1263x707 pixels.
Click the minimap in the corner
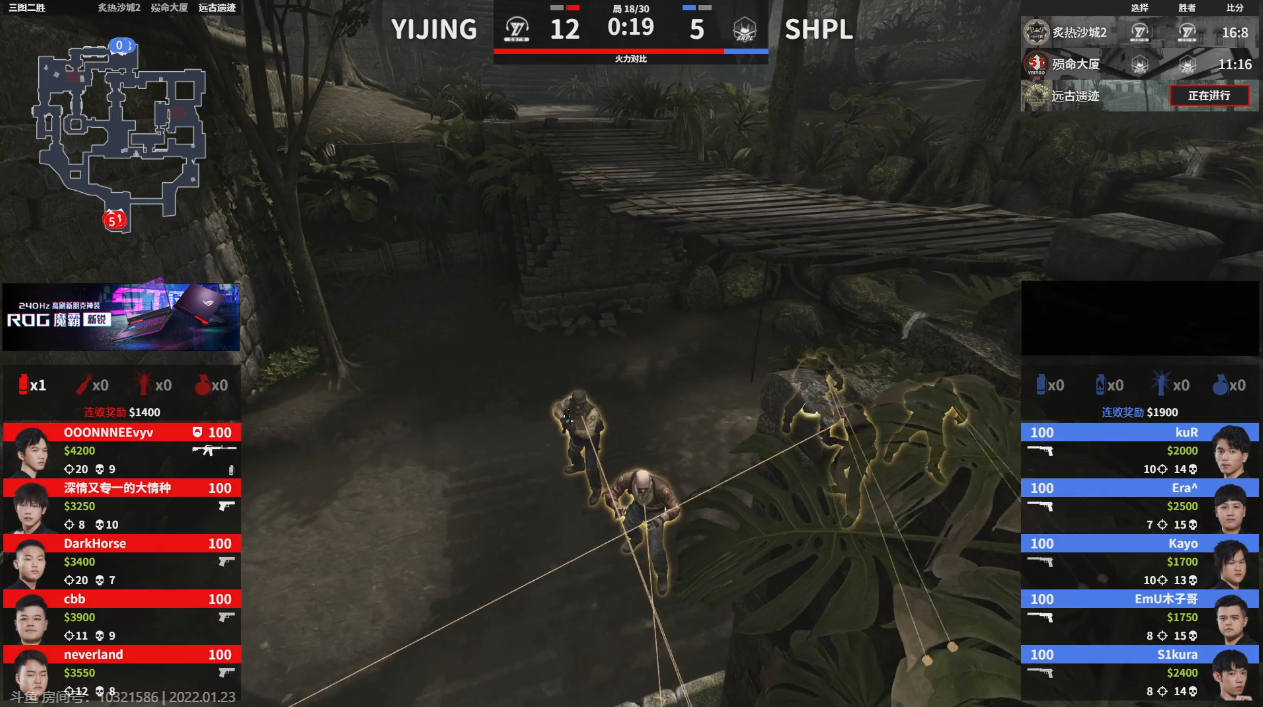tap(118, 130)
